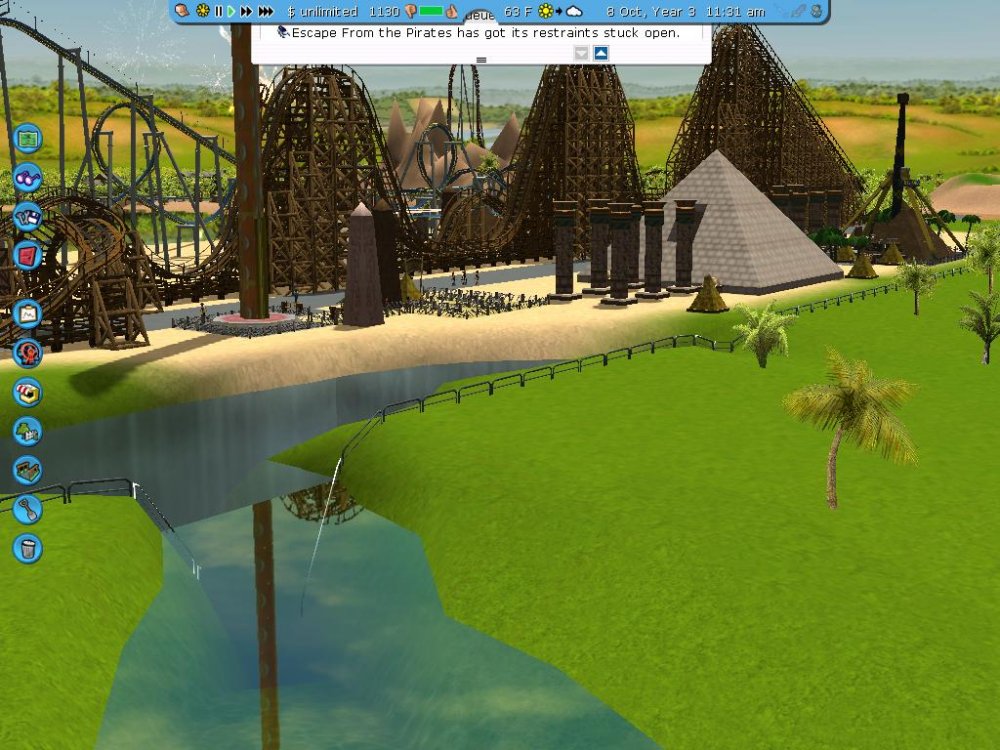The image size is (1000, 750).
Task: Set game to normal play speed
Action: pos(231,12)
